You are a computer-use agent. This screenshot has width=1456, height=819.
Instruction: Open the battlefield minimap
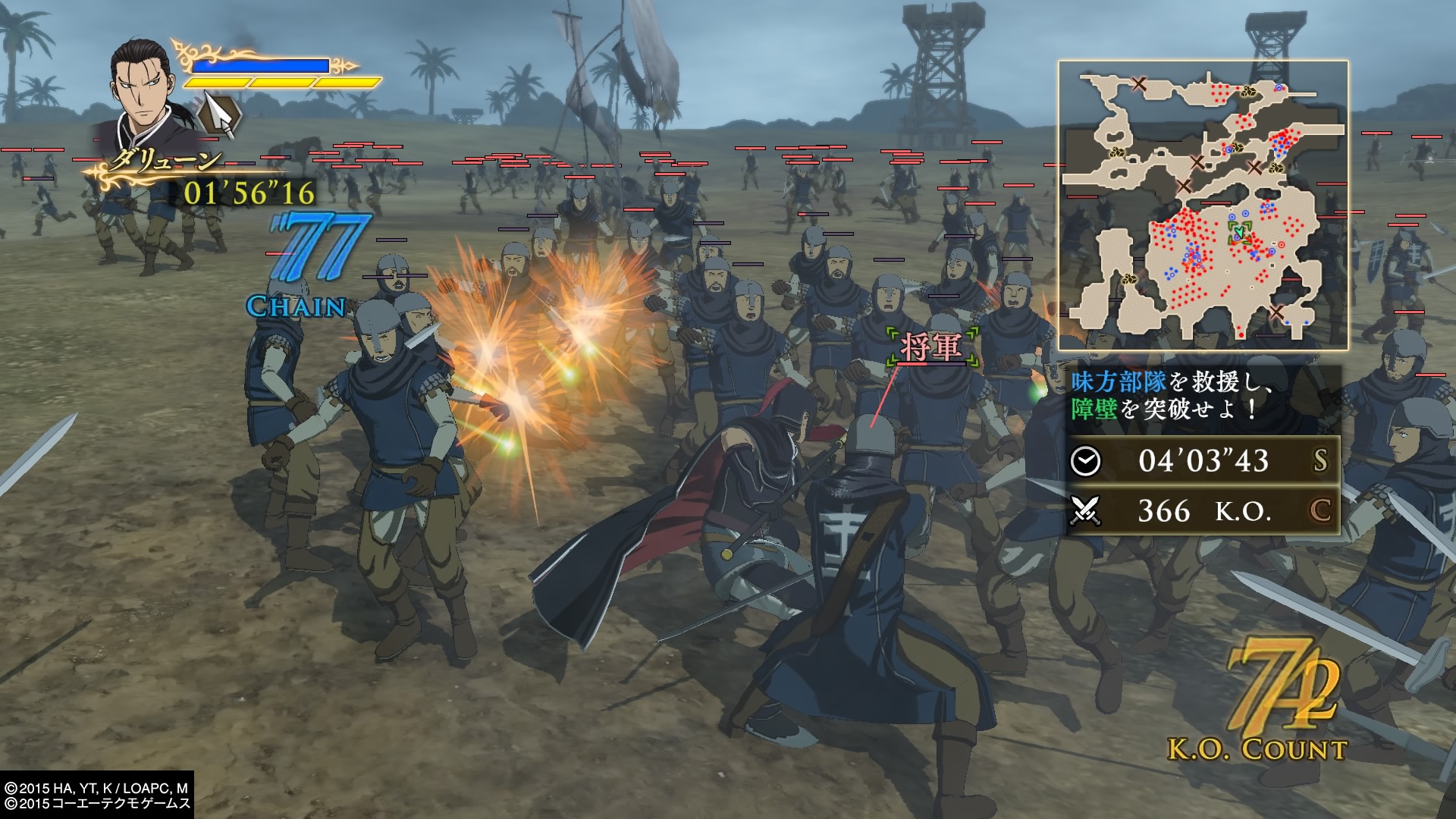pyautogui.click(x=1203, y=205)
